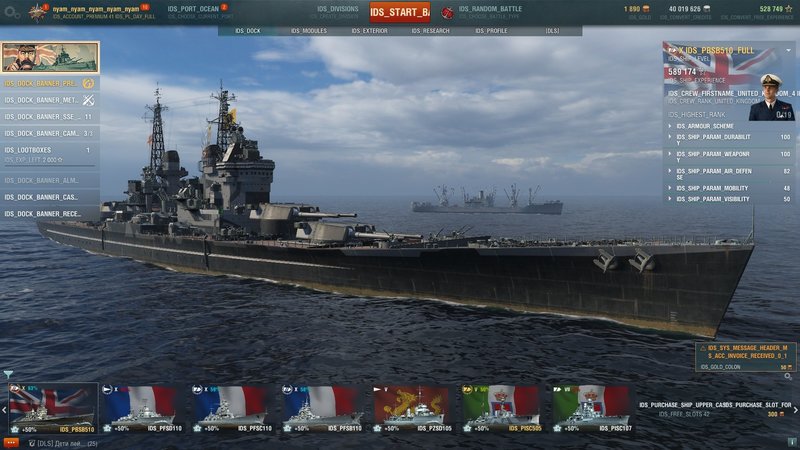Open the commander portrait panel
800x450 pixels.
[x=770, y=96]
